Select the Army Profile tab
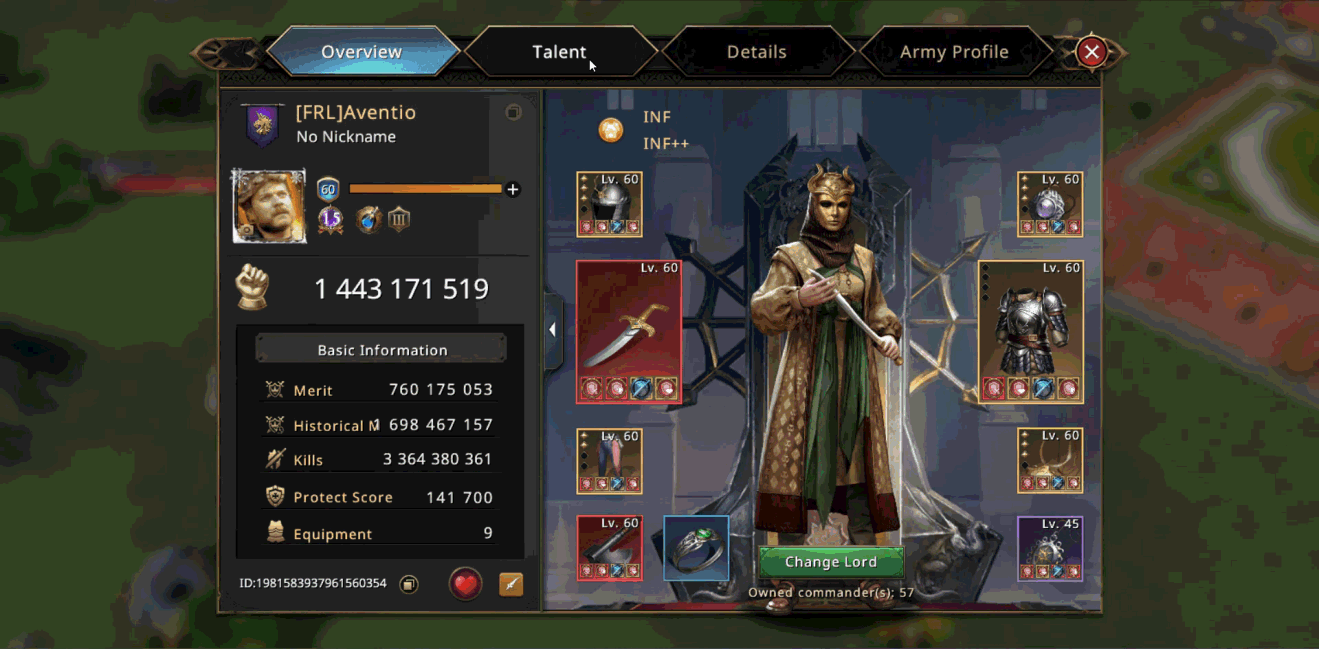 953,52
